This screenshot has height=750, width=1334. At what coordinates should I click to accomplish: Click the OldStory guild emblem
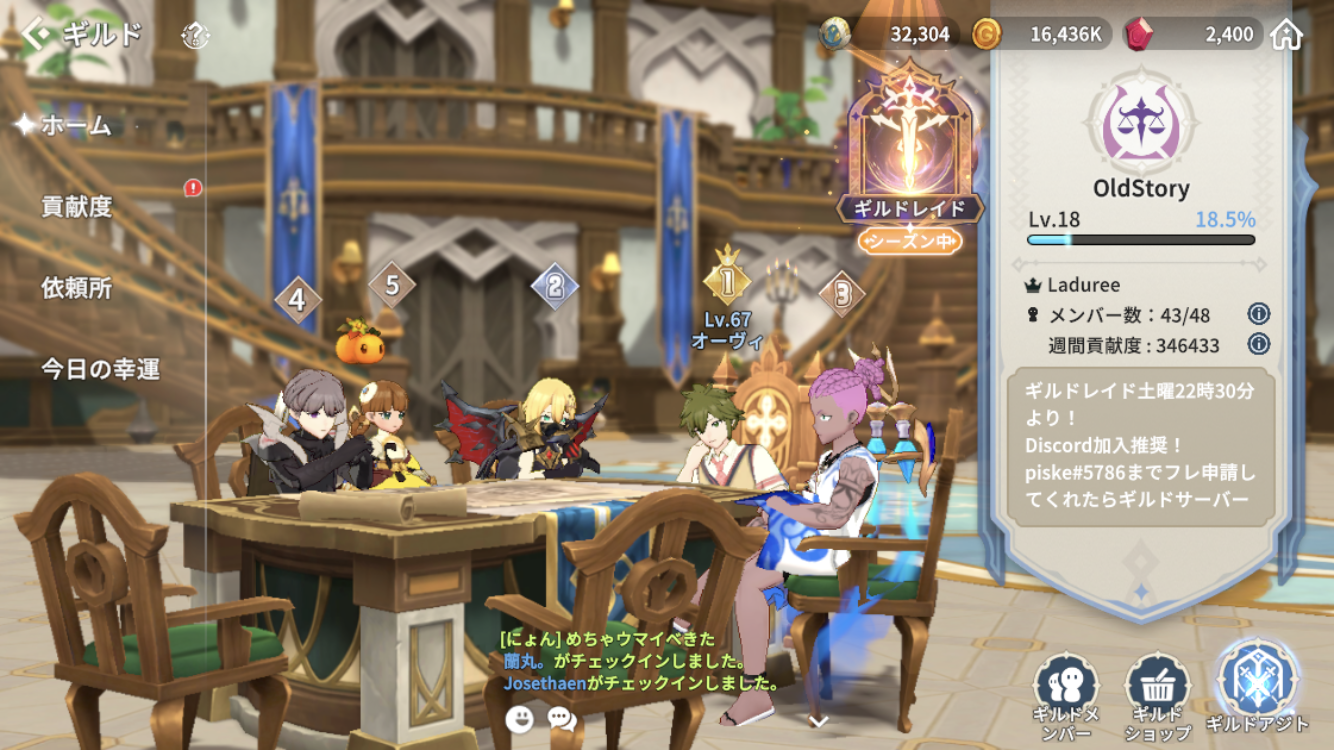1141,125
